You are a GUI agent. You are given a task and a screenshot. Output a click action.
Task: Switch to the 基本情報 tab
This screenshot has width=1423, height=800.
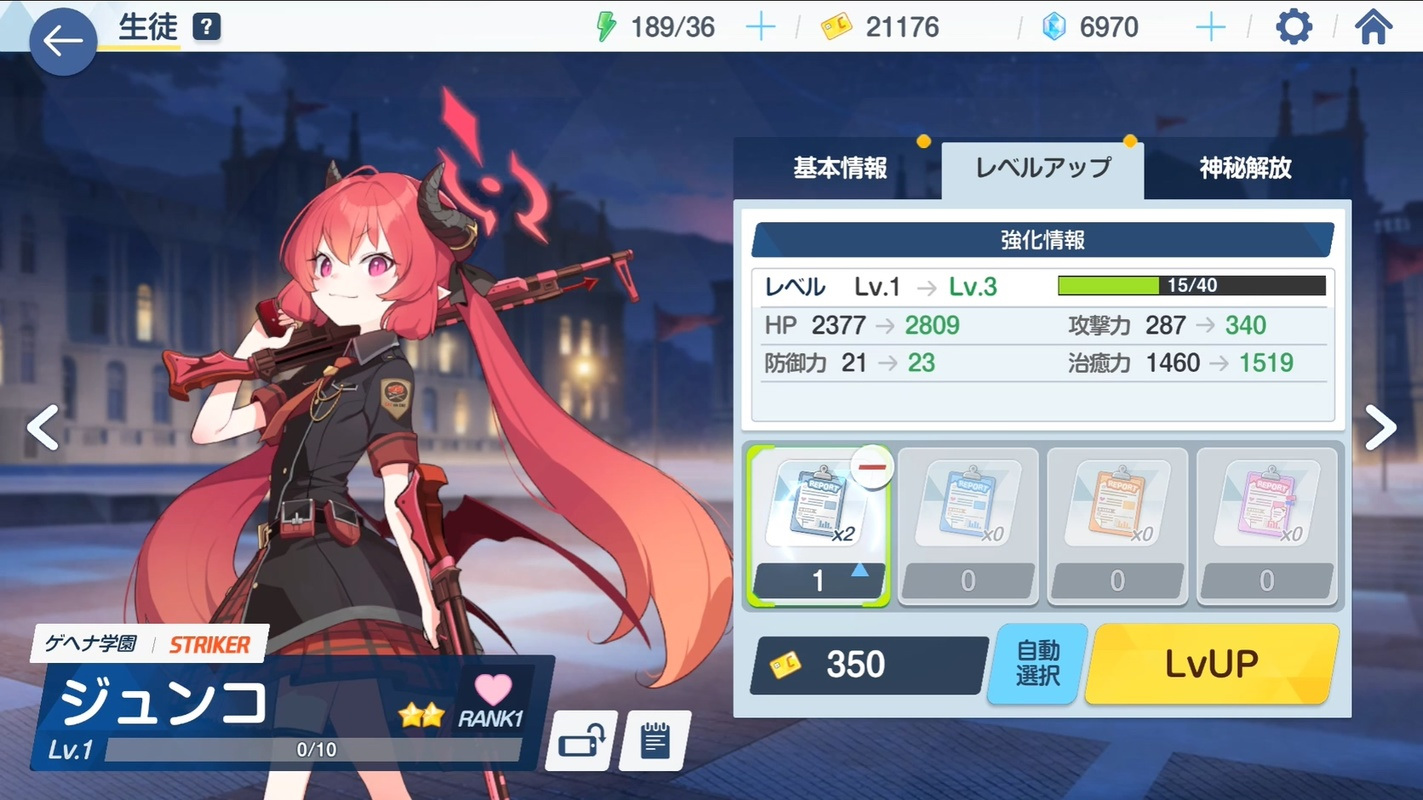click(840, 169)
